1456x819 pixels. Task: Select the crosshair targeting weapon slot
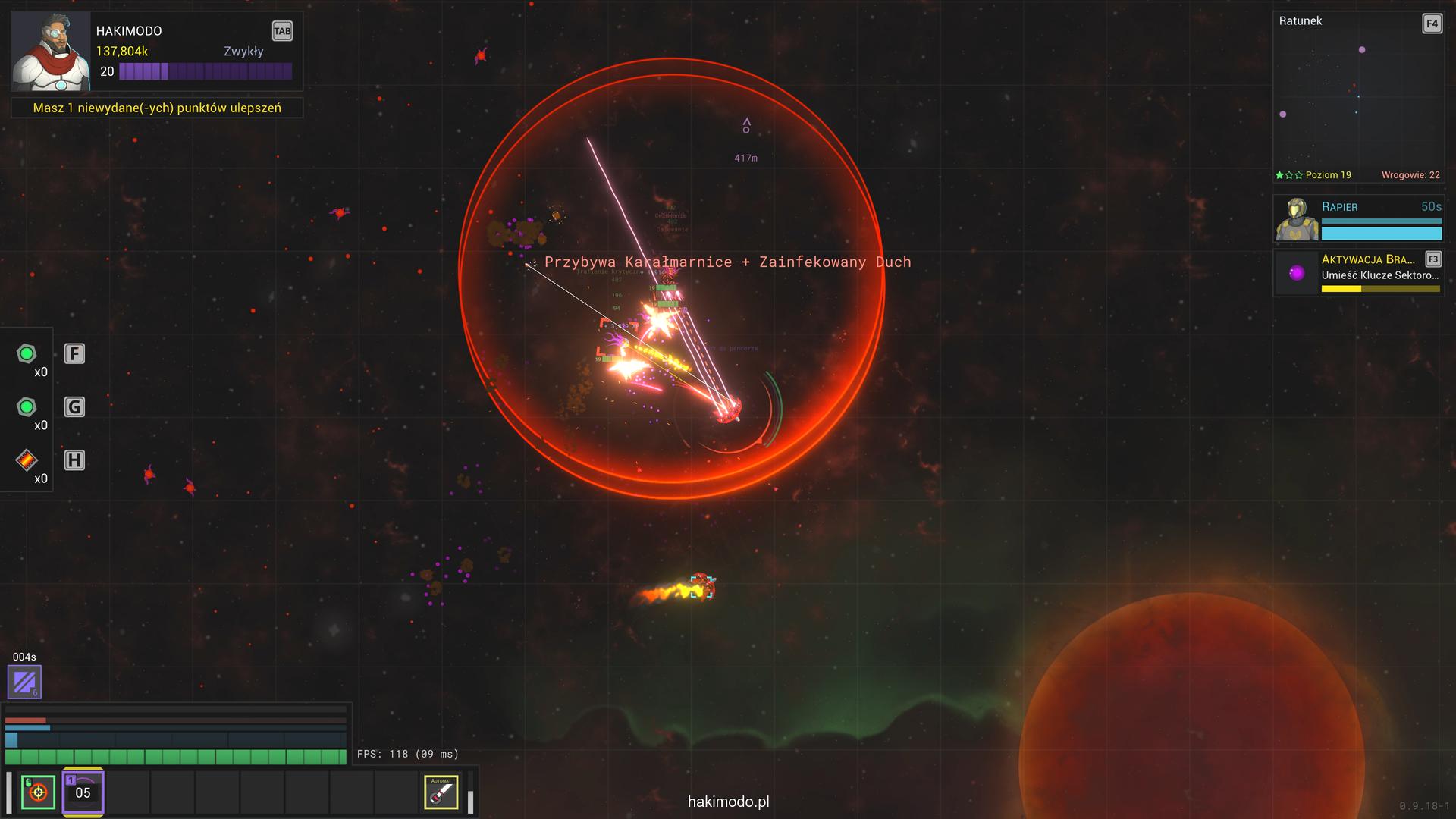coord(38,792)
